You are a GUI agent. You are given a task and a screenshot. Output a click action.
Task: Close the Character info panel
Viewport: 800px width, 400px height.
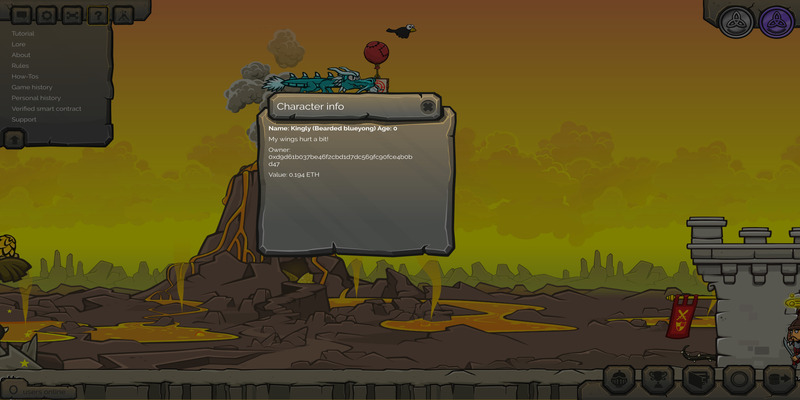(428, 107)
